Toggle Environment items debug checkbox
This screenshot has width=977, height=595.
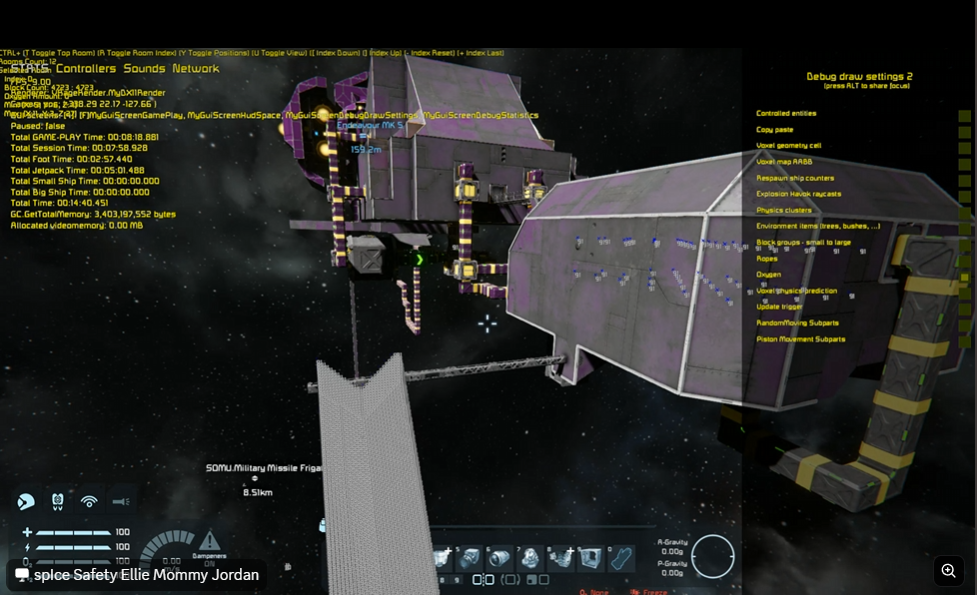coord(964,227)
